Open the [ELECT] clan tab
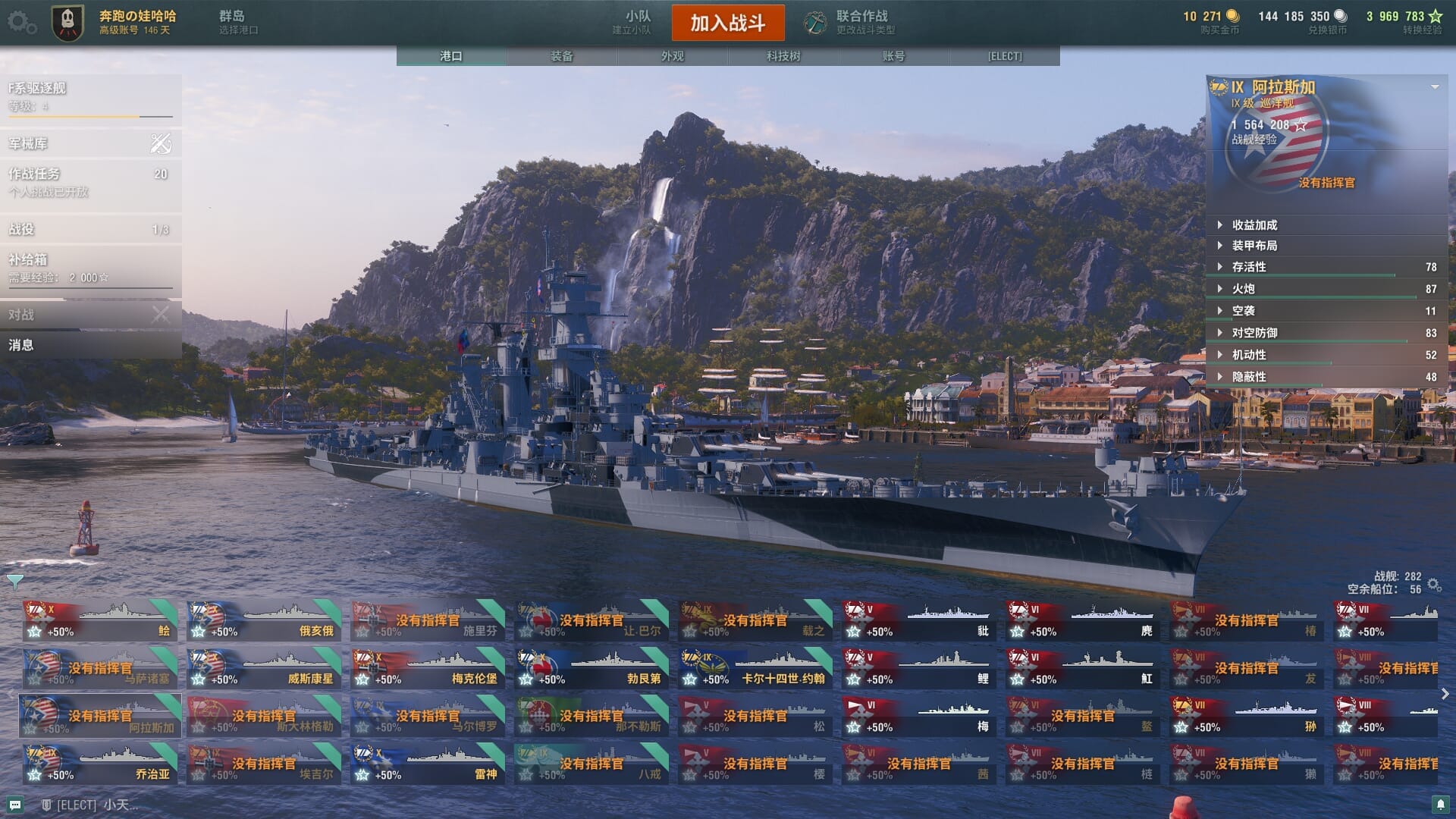The width and height of the screenshot is (1456, 819). click(1004, 56)
